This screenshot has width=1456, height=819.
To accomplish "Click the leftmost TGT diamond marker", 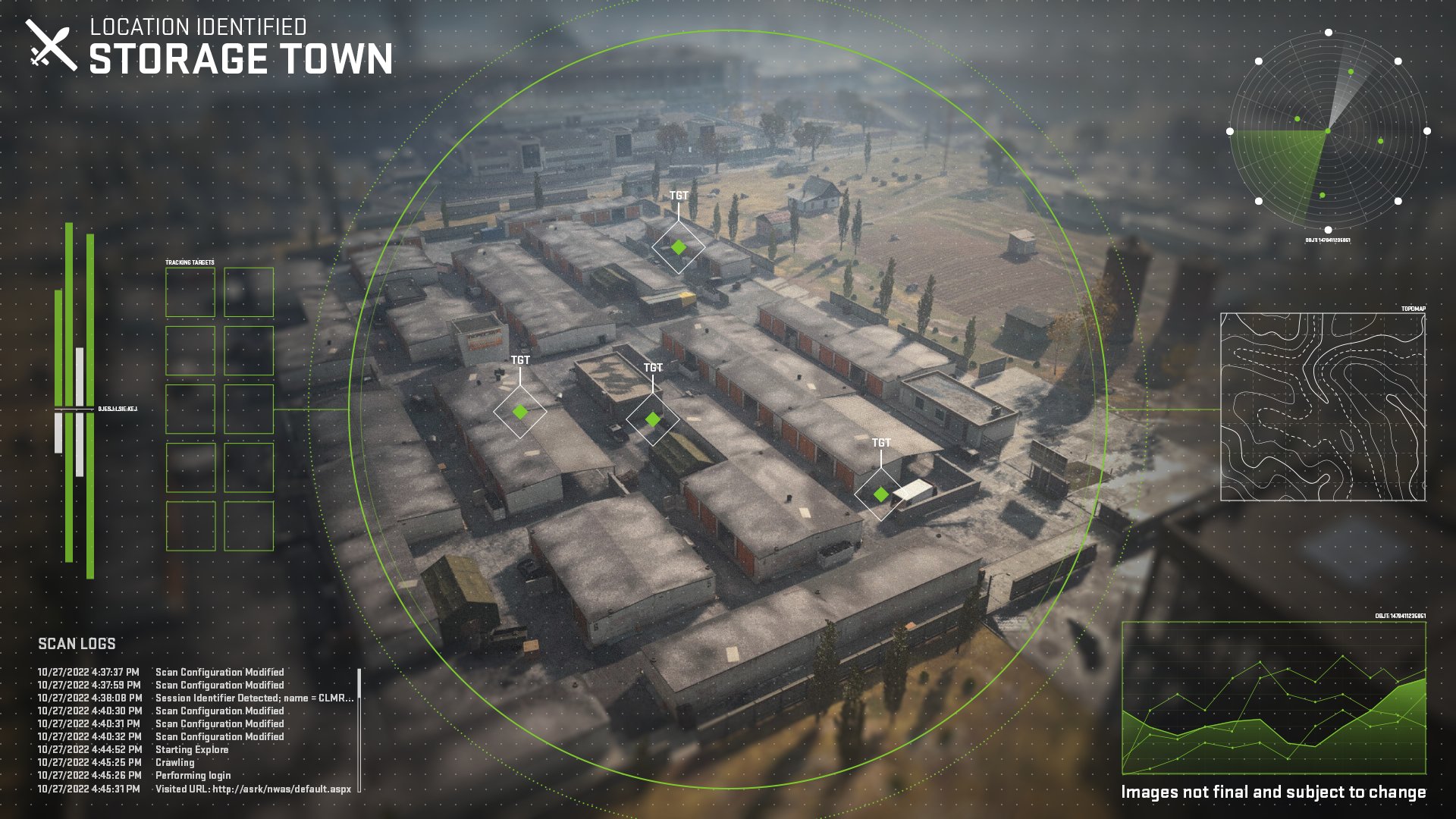I will coord(519,412).
